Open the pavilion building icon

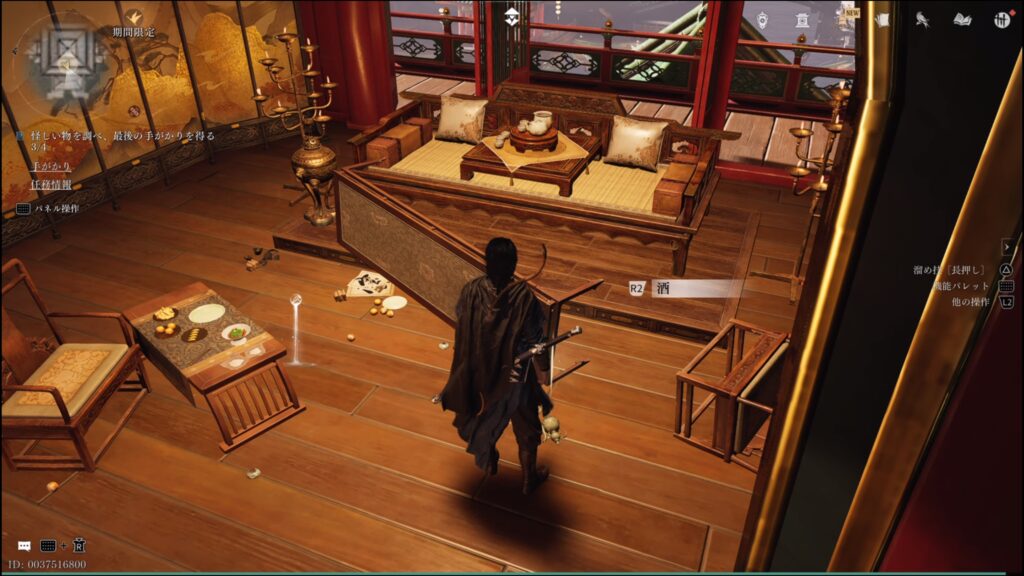coord(801,19)
